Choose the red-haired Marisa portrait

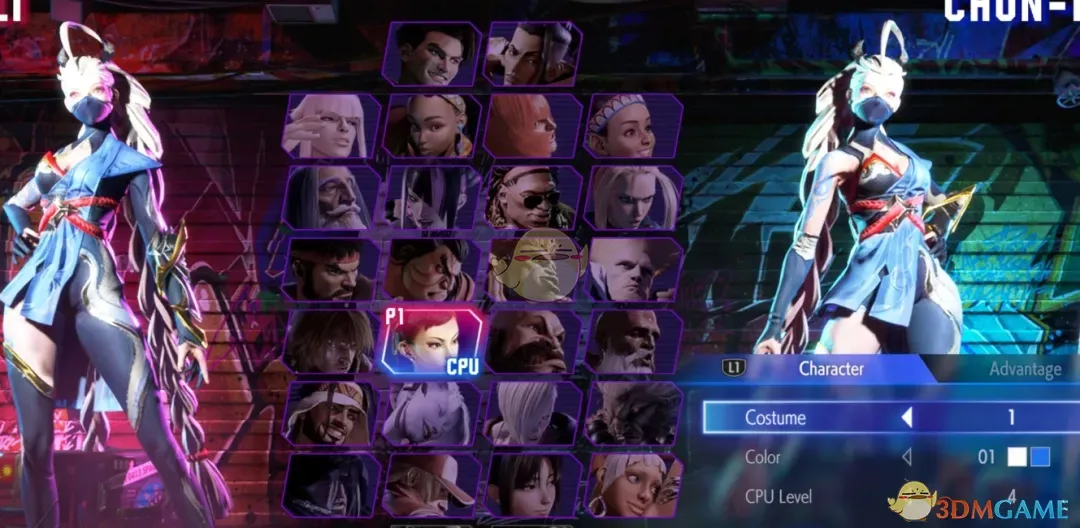(x=532, y=126)
